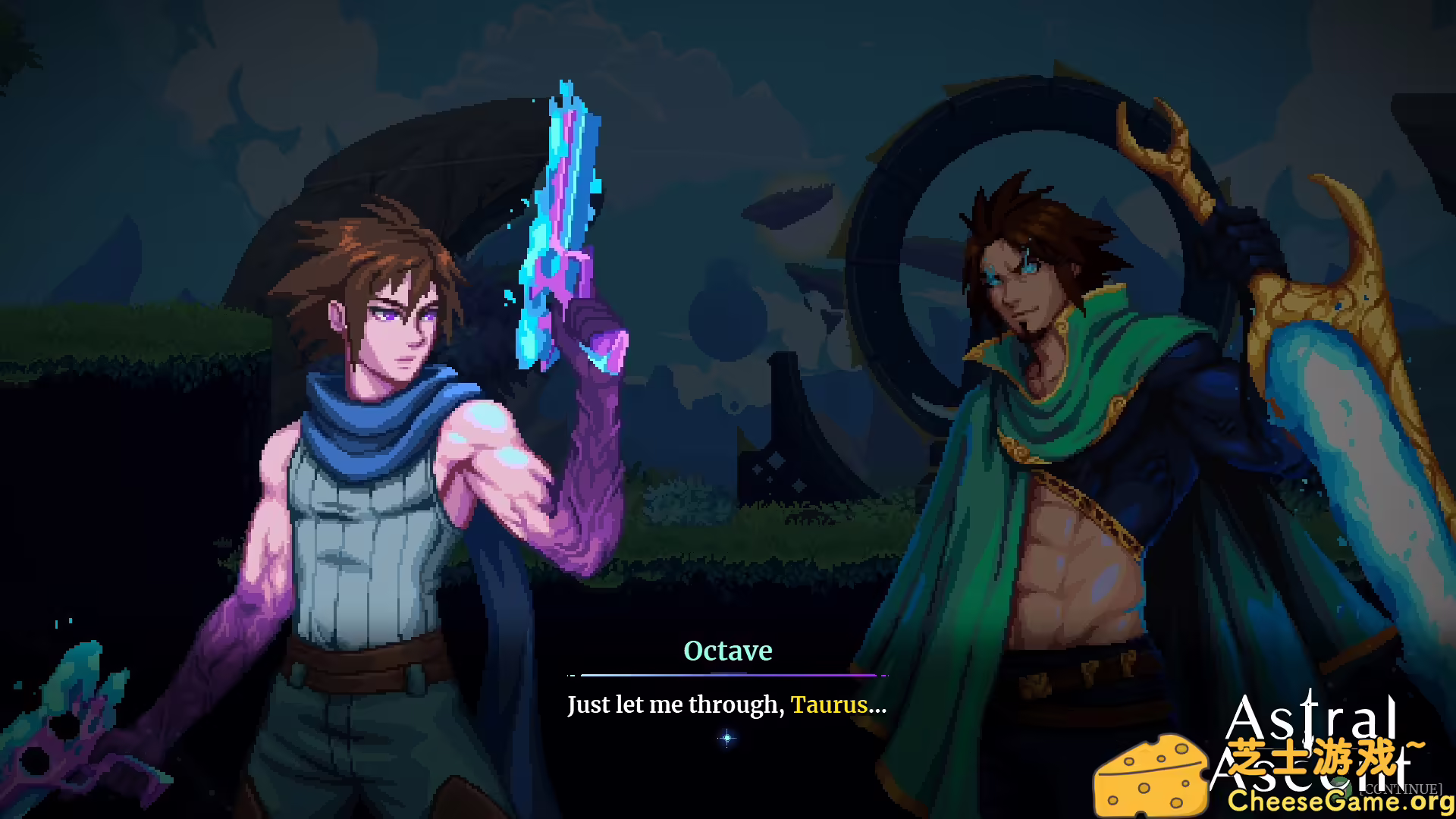Image resolution: width=1456 pixels, height=819 pixels.
Task: Select the highlighted word Taurus in the dialogue
Action: click(x=829, y=705)
